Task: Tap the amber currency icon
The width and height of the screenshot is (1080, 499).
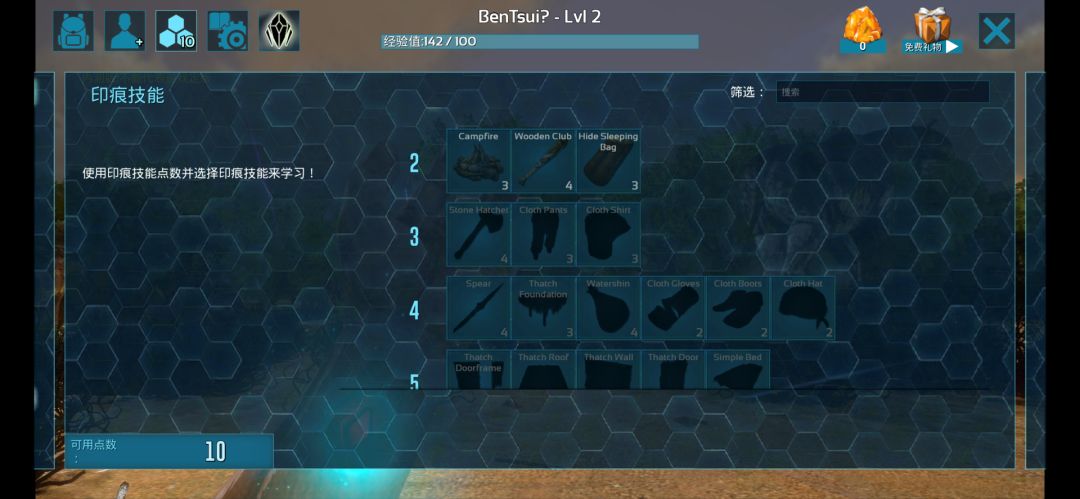Action: coord(862,30)
